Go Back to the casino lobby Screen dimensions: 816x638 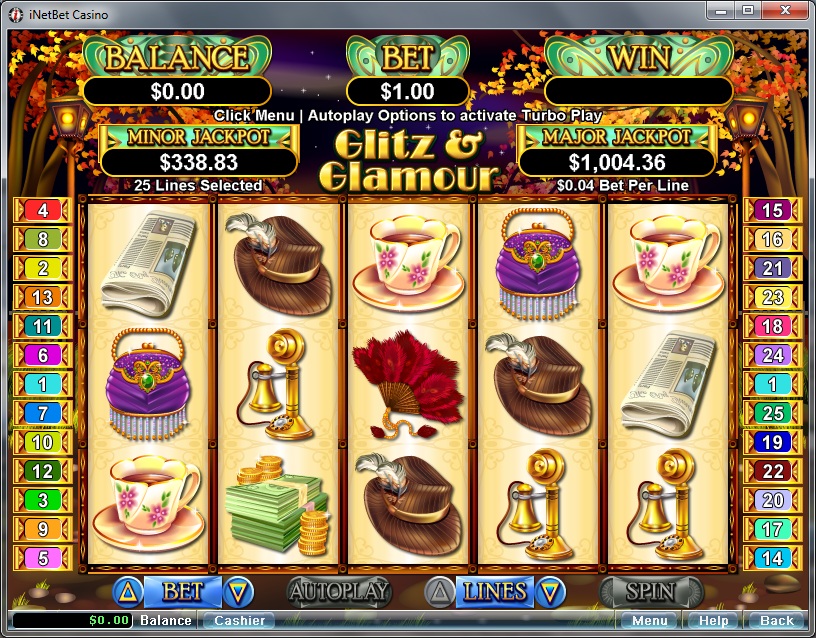[x=776, y=621]
